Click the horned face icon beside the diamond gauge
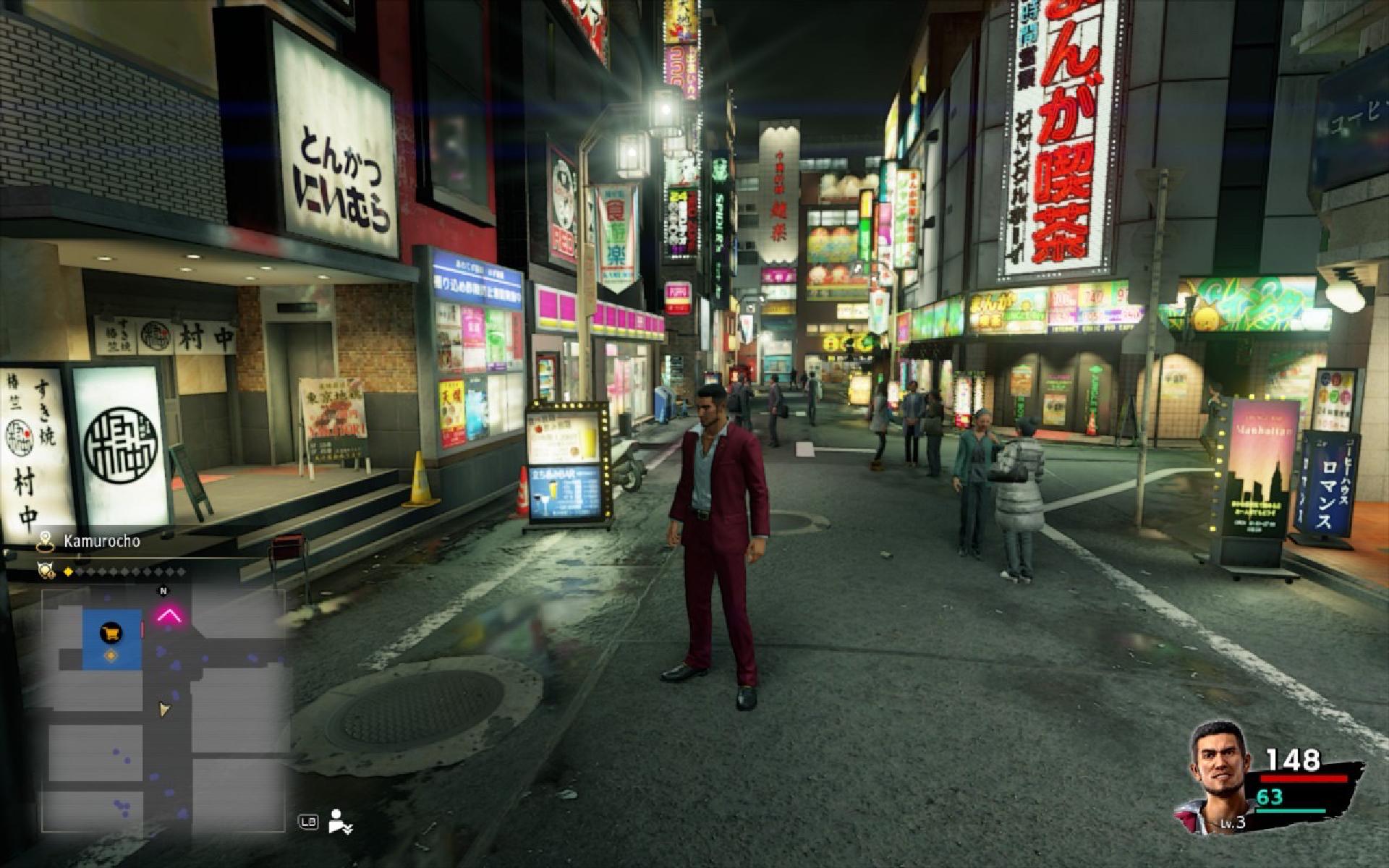 coord(47,571)
